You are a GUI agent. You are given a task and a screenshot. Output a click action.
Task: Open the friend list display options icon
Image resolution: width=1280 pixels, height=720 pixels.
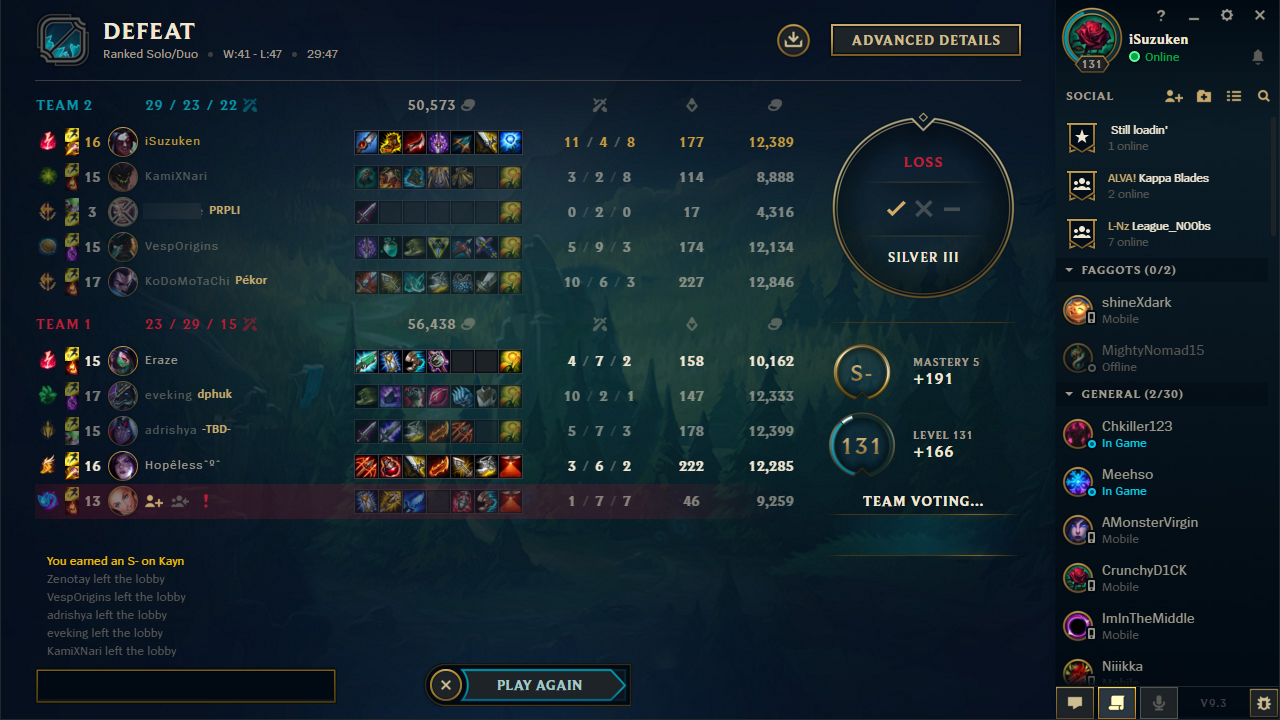click(x=1234, y=96)
